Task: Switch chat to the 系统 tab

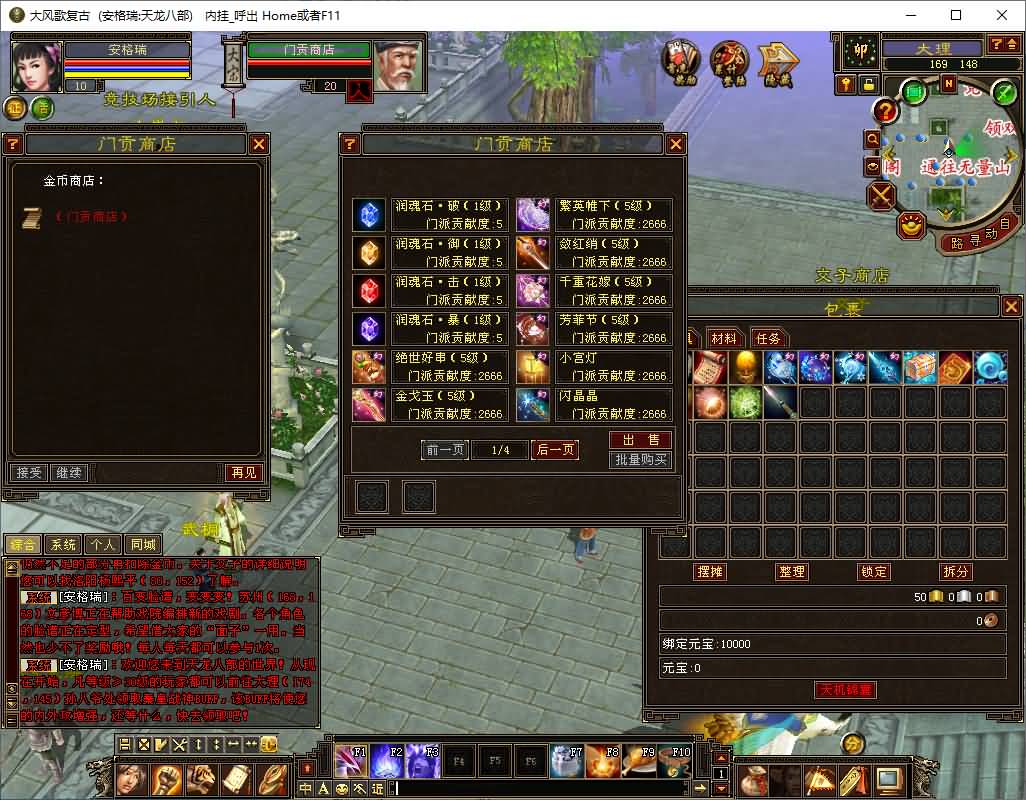Action: pos(63,545)
